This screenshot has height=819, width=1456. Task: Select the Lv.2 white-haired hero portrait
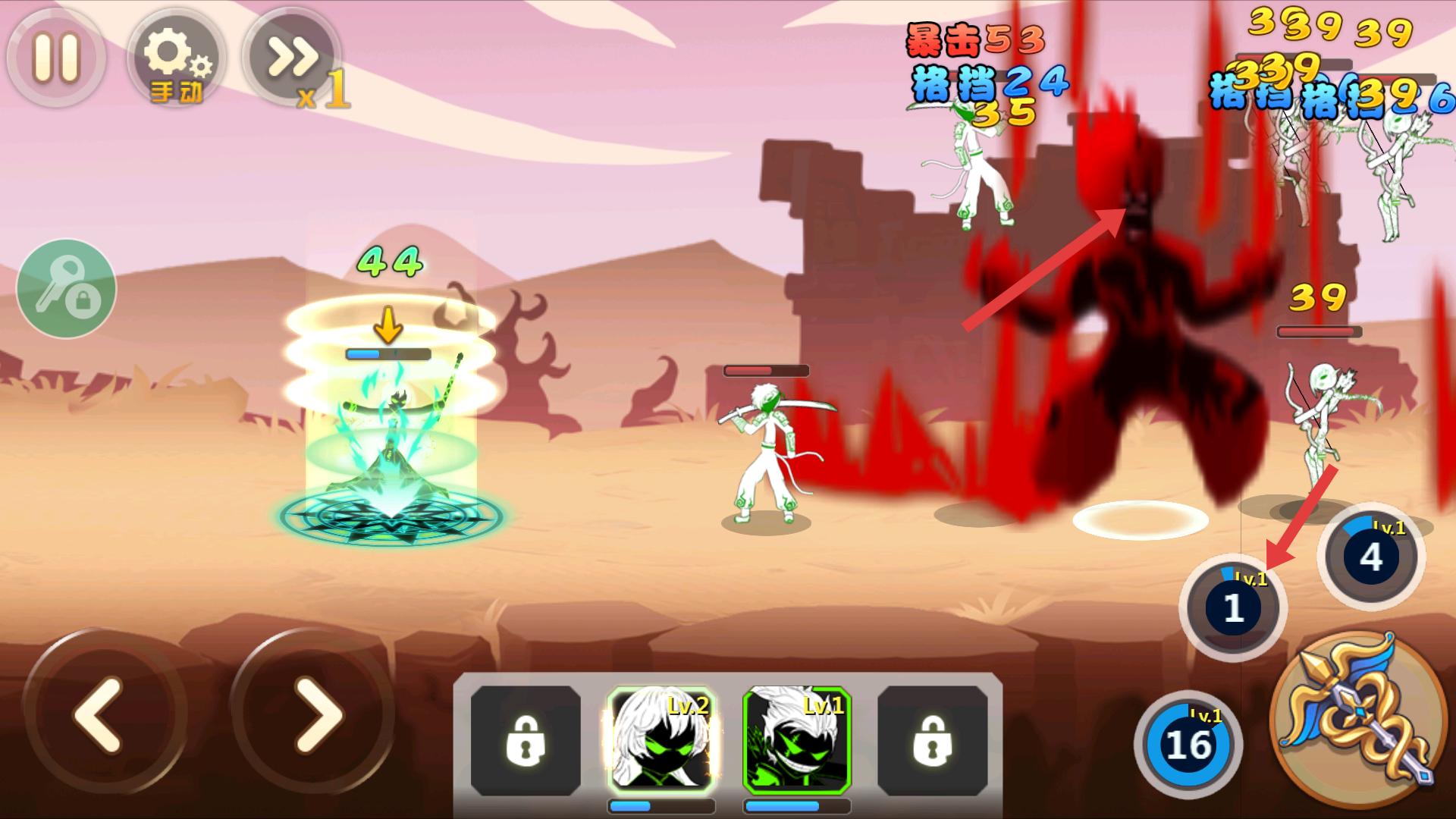pyautogui.click(x=660, y=739)
